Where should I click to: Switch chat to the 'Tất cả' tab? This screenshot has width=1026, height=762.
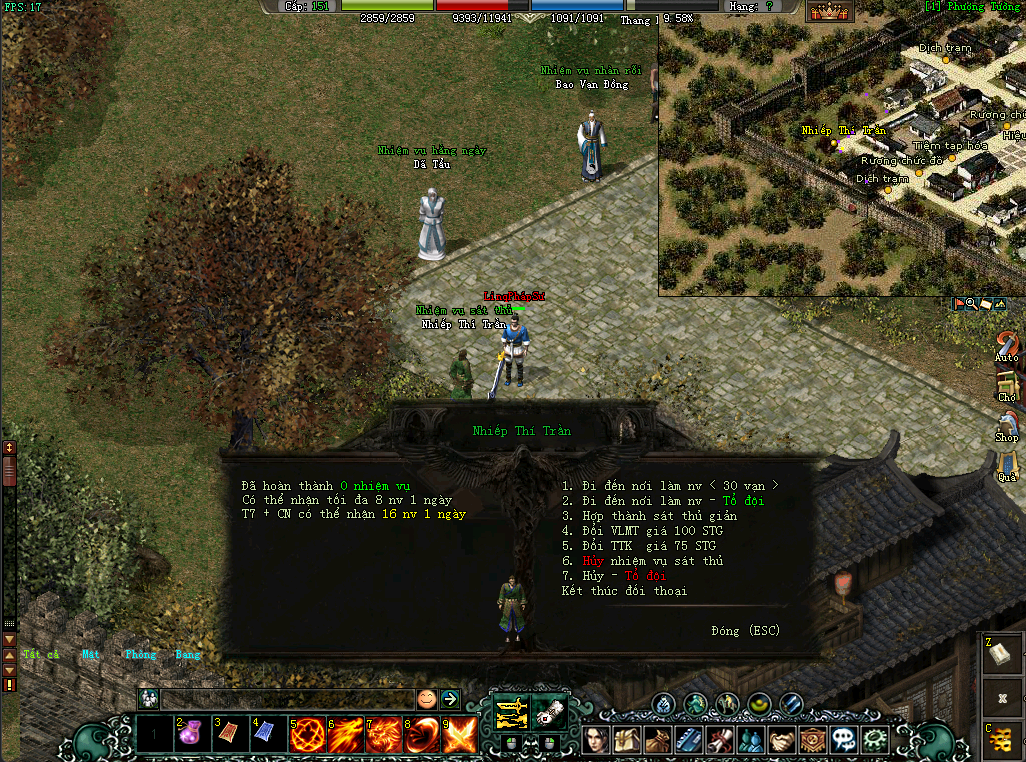point(41,654)
